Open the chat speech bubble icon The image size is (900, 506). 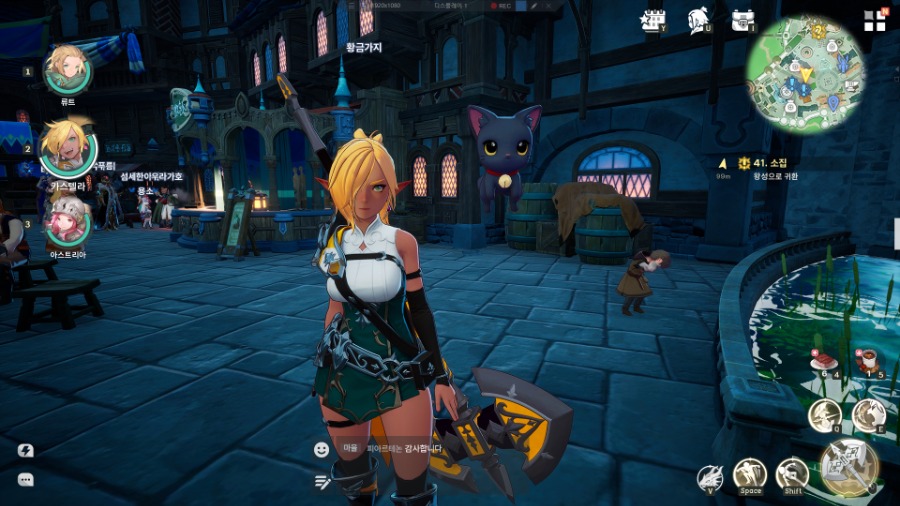(26, 480)
